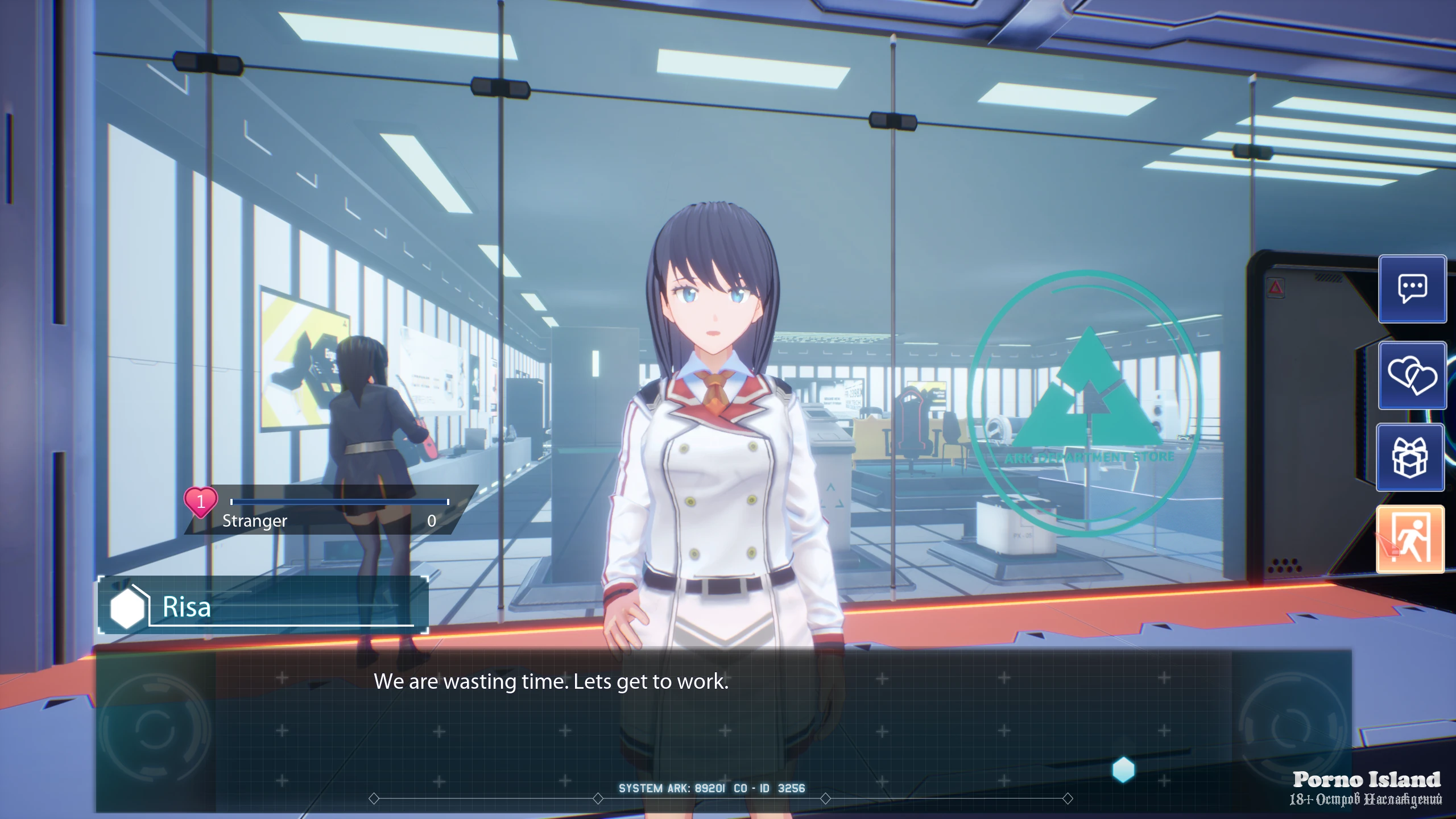The image size is (1456, 819).
Task: Advance dialogue with the hexagon continue indicator
Action: [x=1123, y=770]
